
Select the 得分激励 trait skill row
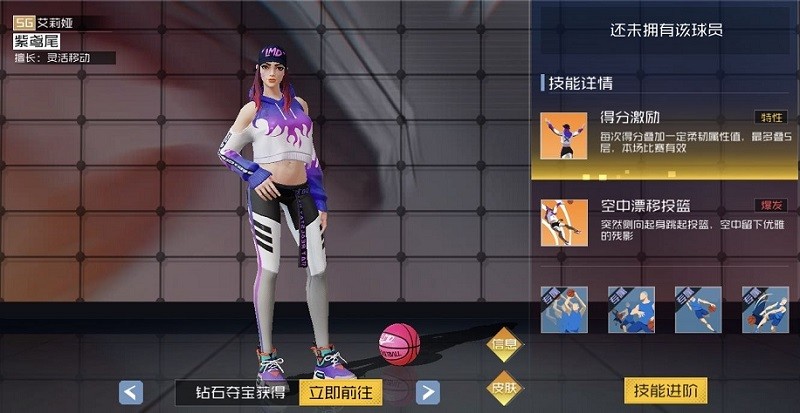click(x=665, y=137)
